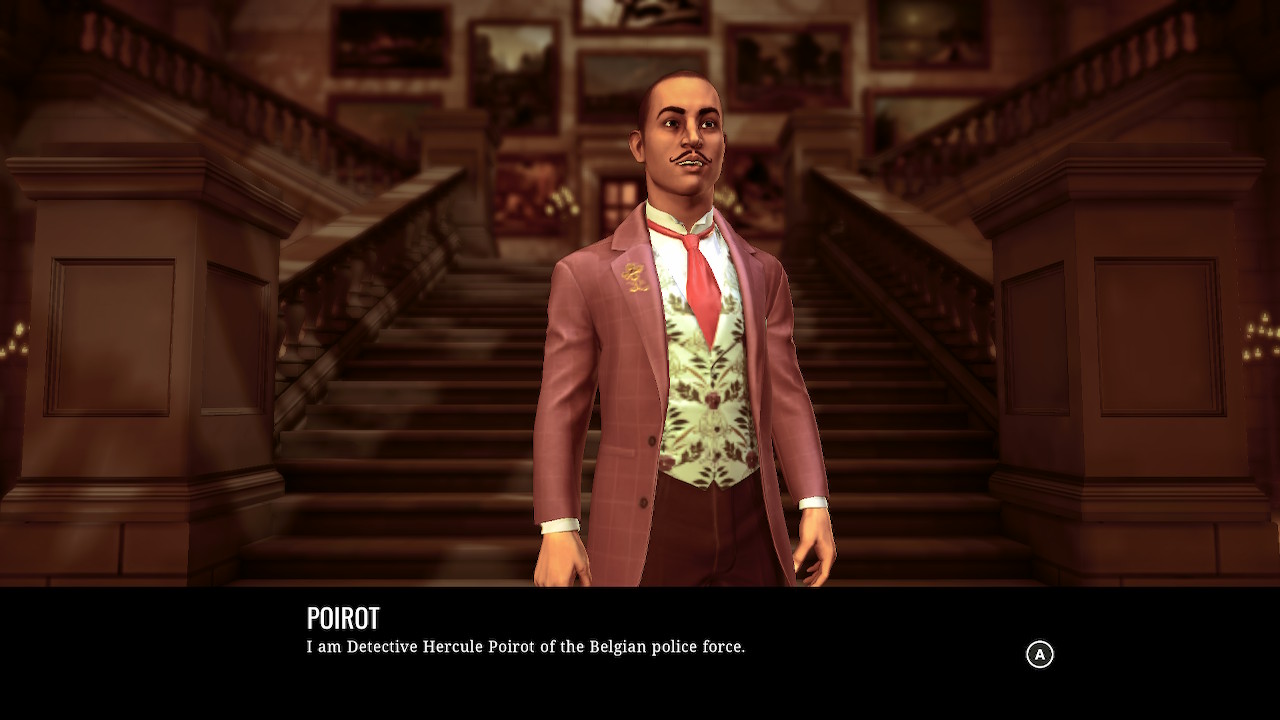The height and width of the screenshot is (720, 1280).
Task: Advance the conversation with Poirot
Action: [x=1041, y=654]
